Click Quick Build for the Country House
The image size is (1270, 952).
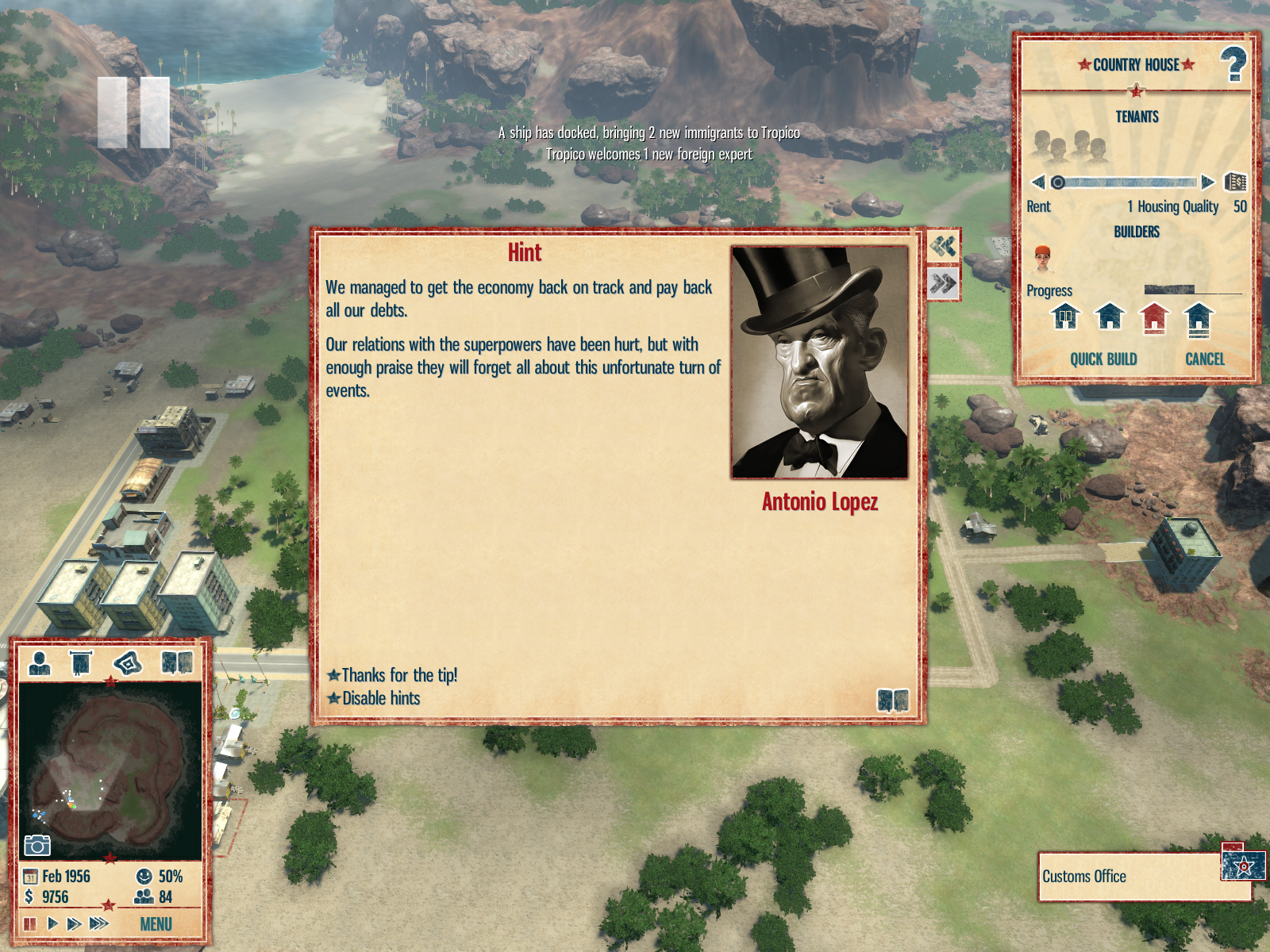1103,359
